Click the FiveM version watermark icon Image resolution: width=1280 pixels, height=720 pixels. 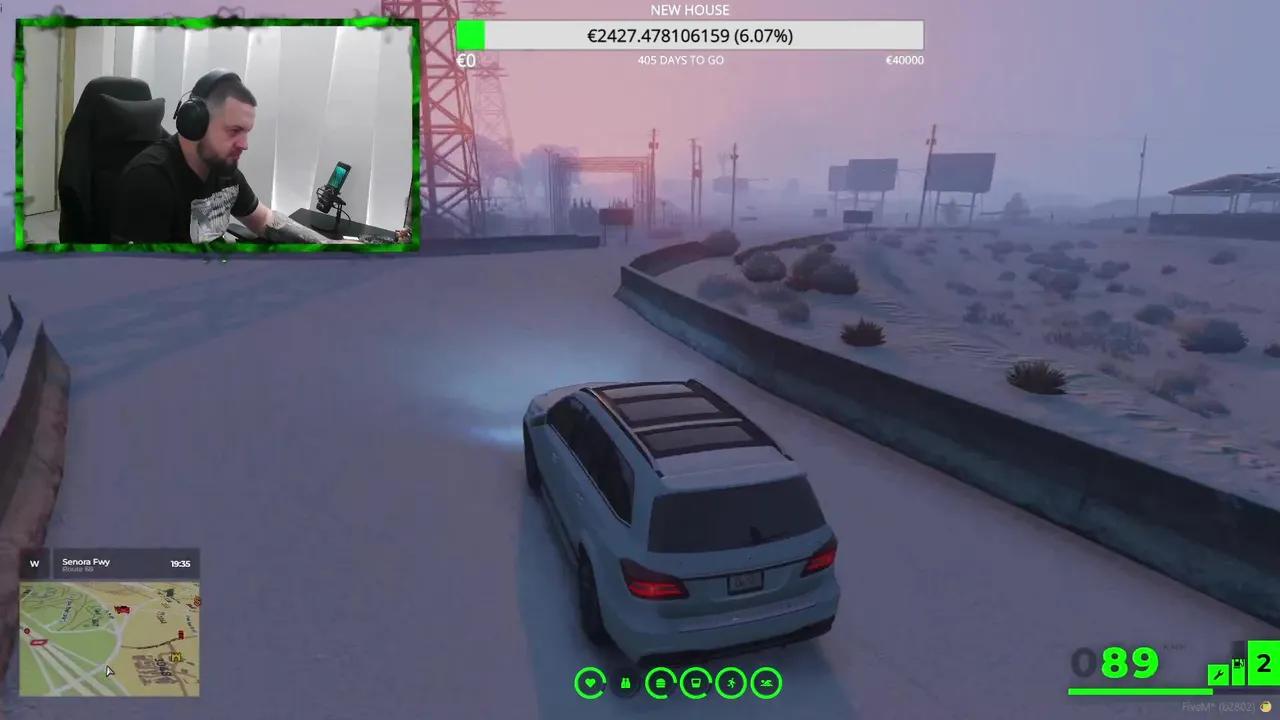pos(1265,707)
